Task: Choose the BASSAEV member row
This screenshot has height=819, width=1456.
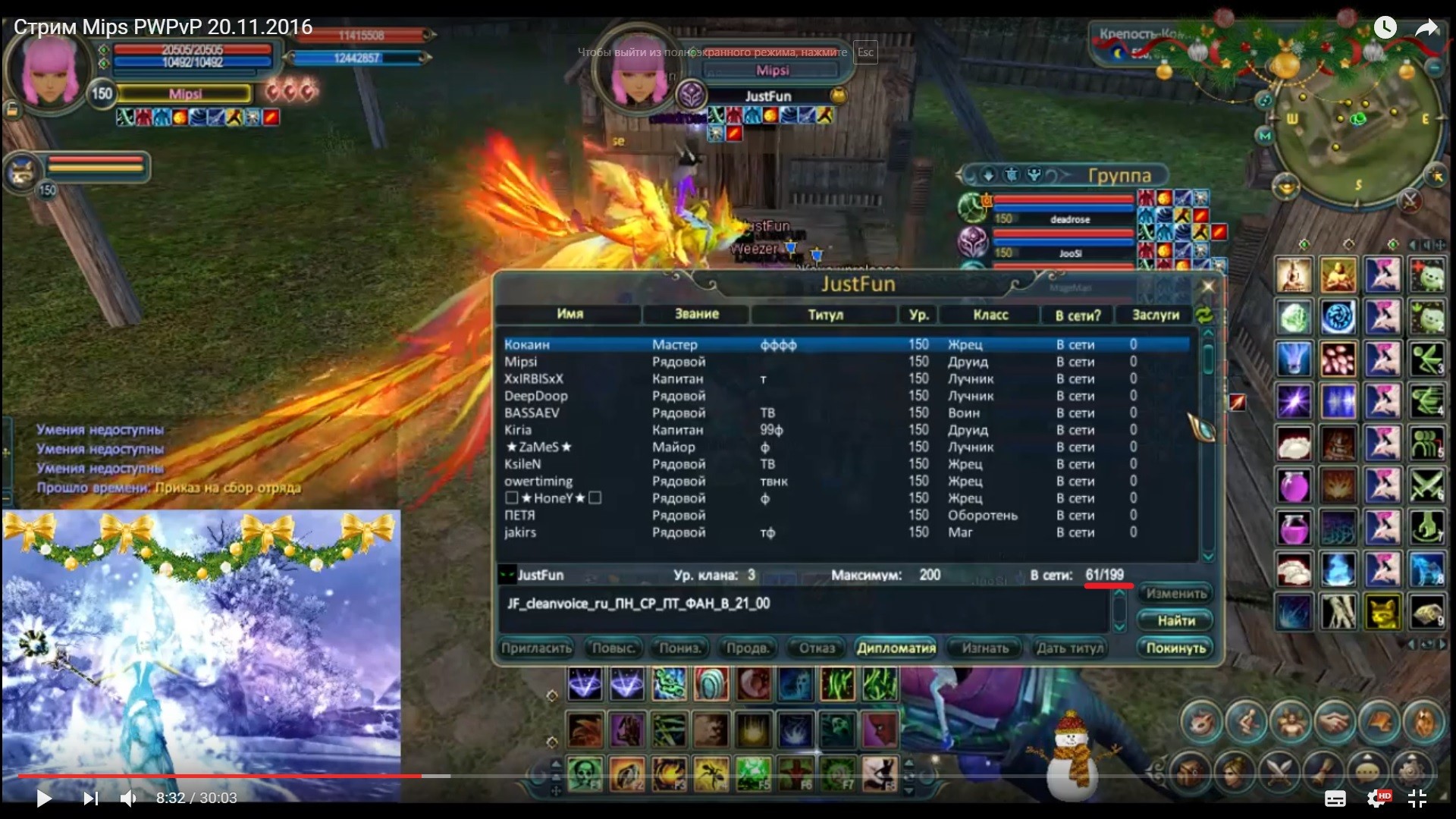Action: click(x=532, y=413)
